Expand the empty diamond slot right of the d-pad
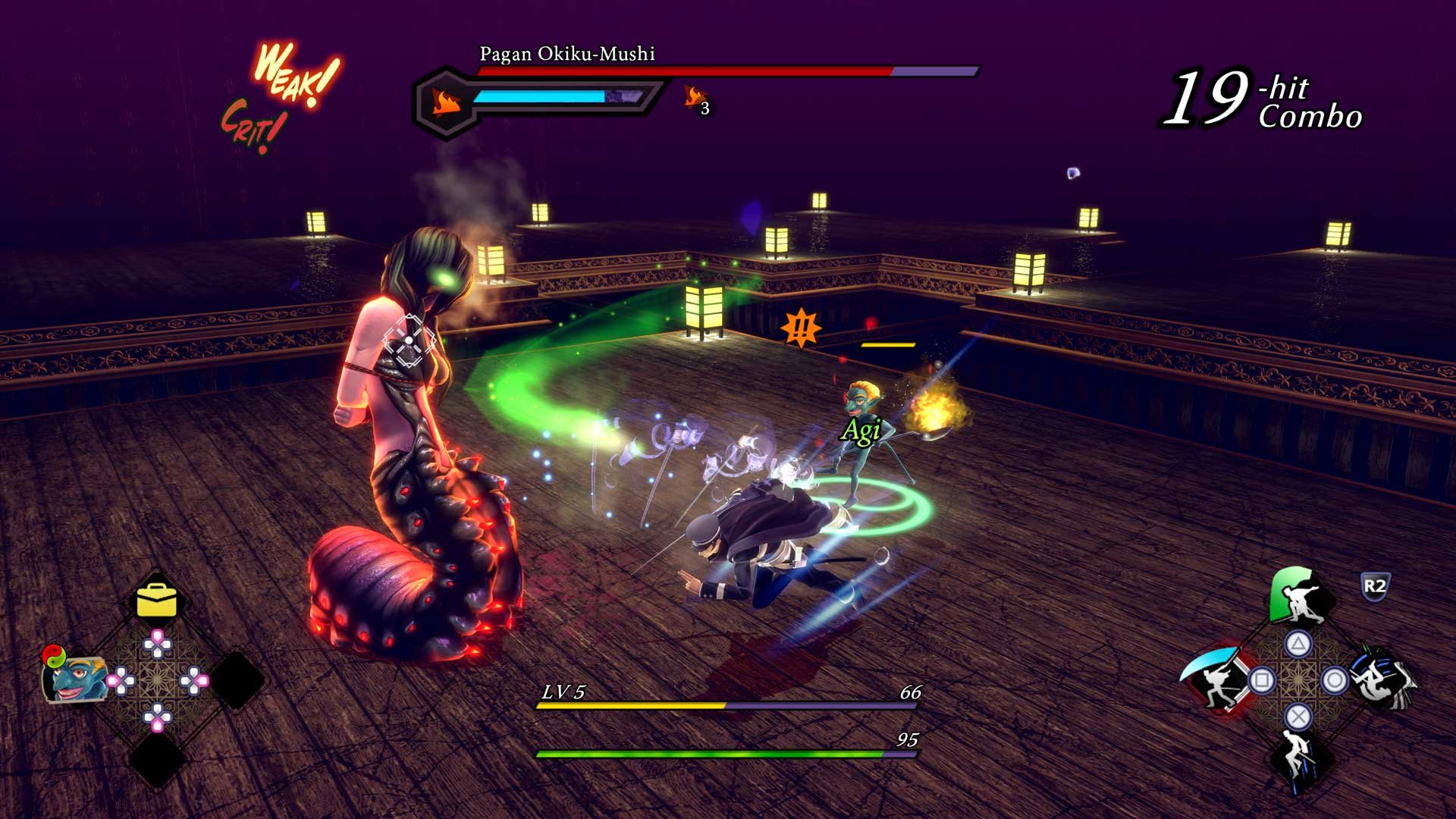 coord(235,678)
